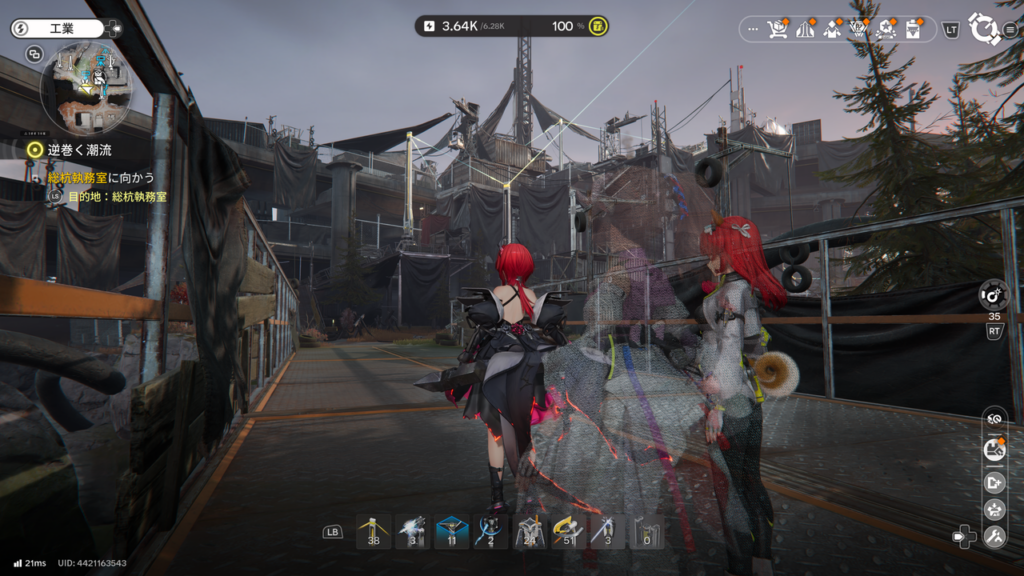Activate the bomb item icon showing 35
This screenshot has width=1024, height=576.
993,295
